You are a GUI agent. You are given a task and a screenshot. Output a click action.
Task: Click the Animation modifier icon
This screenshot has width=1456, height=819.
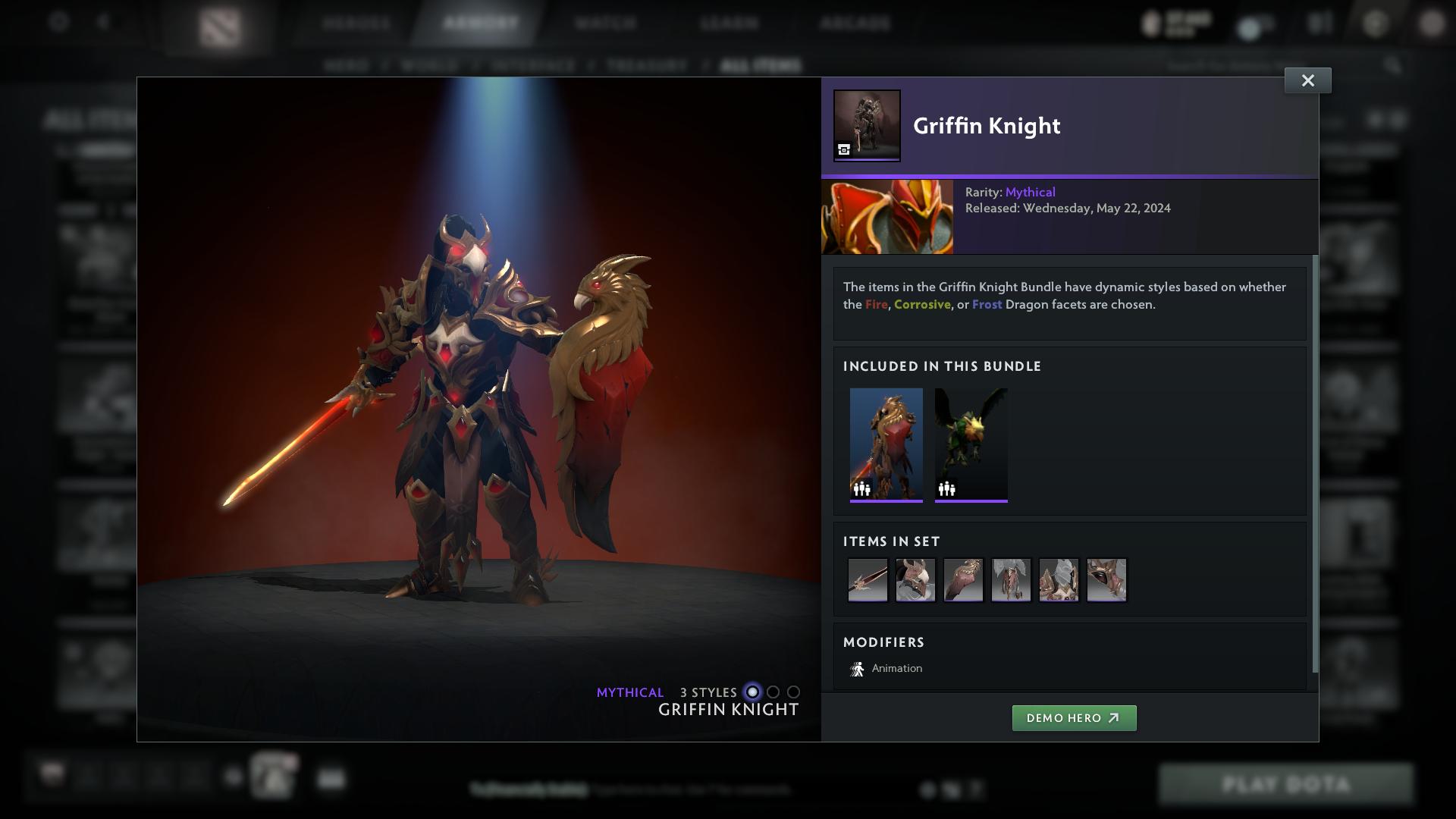(x=858, y=668)
